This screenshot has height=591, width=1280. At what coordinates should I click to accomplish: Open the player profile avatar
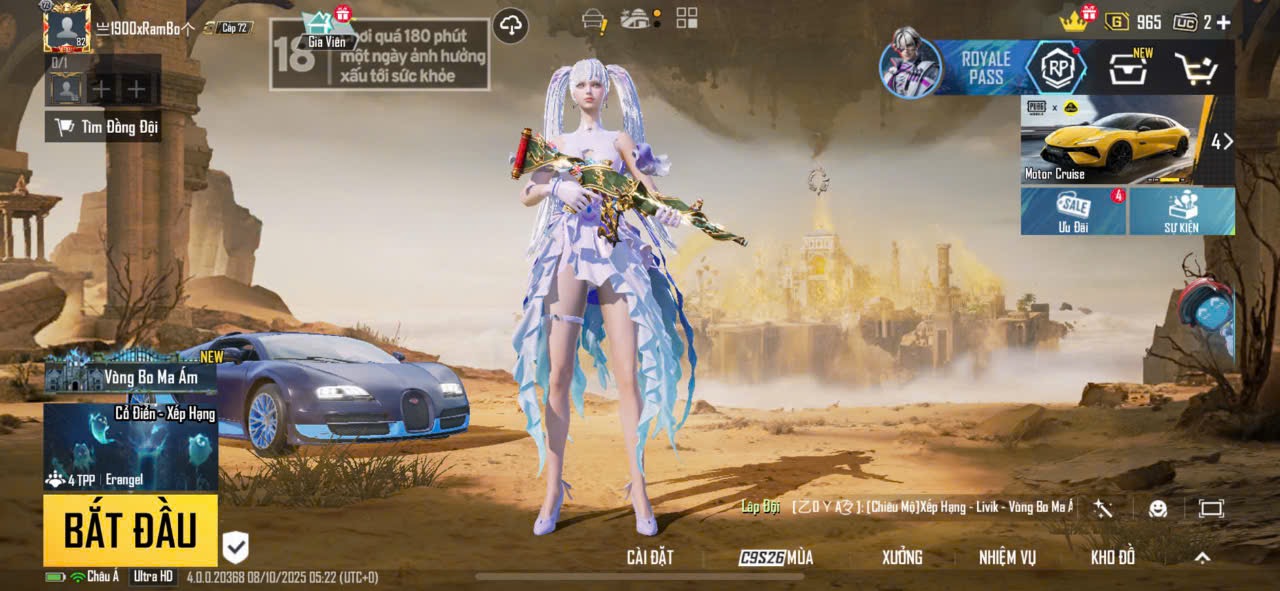67,27
